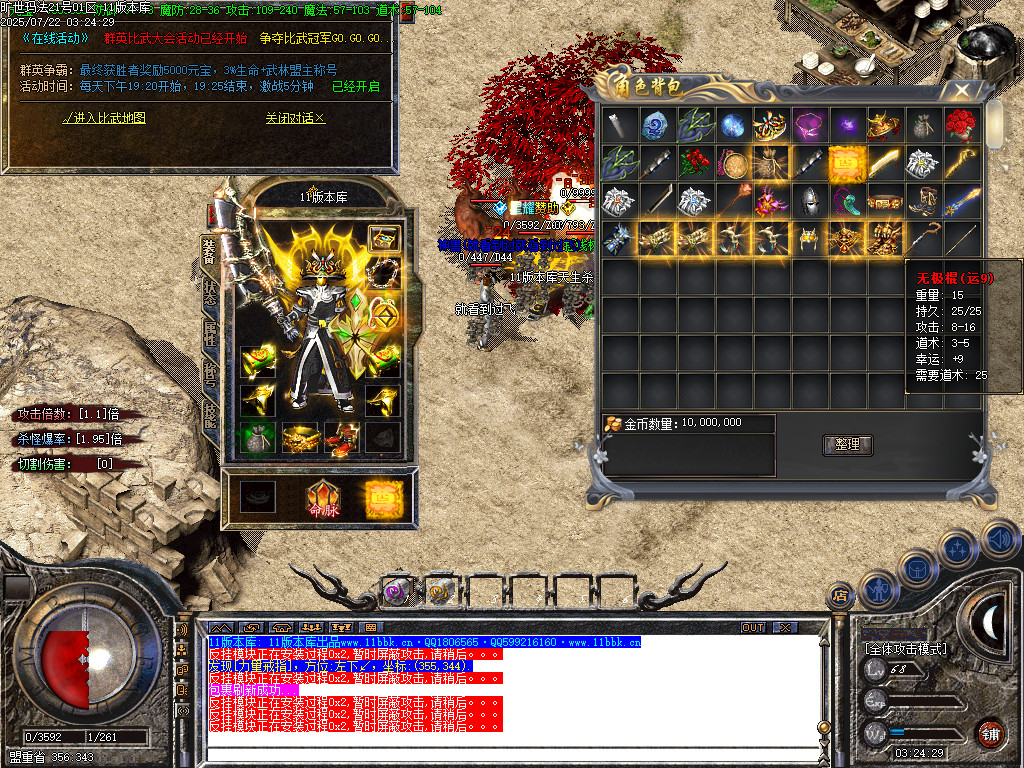Enter the tournament map via 进入比武地图
Image resolution: width=1024 pixels, height=768 pixels.
[x=104, y=118]
